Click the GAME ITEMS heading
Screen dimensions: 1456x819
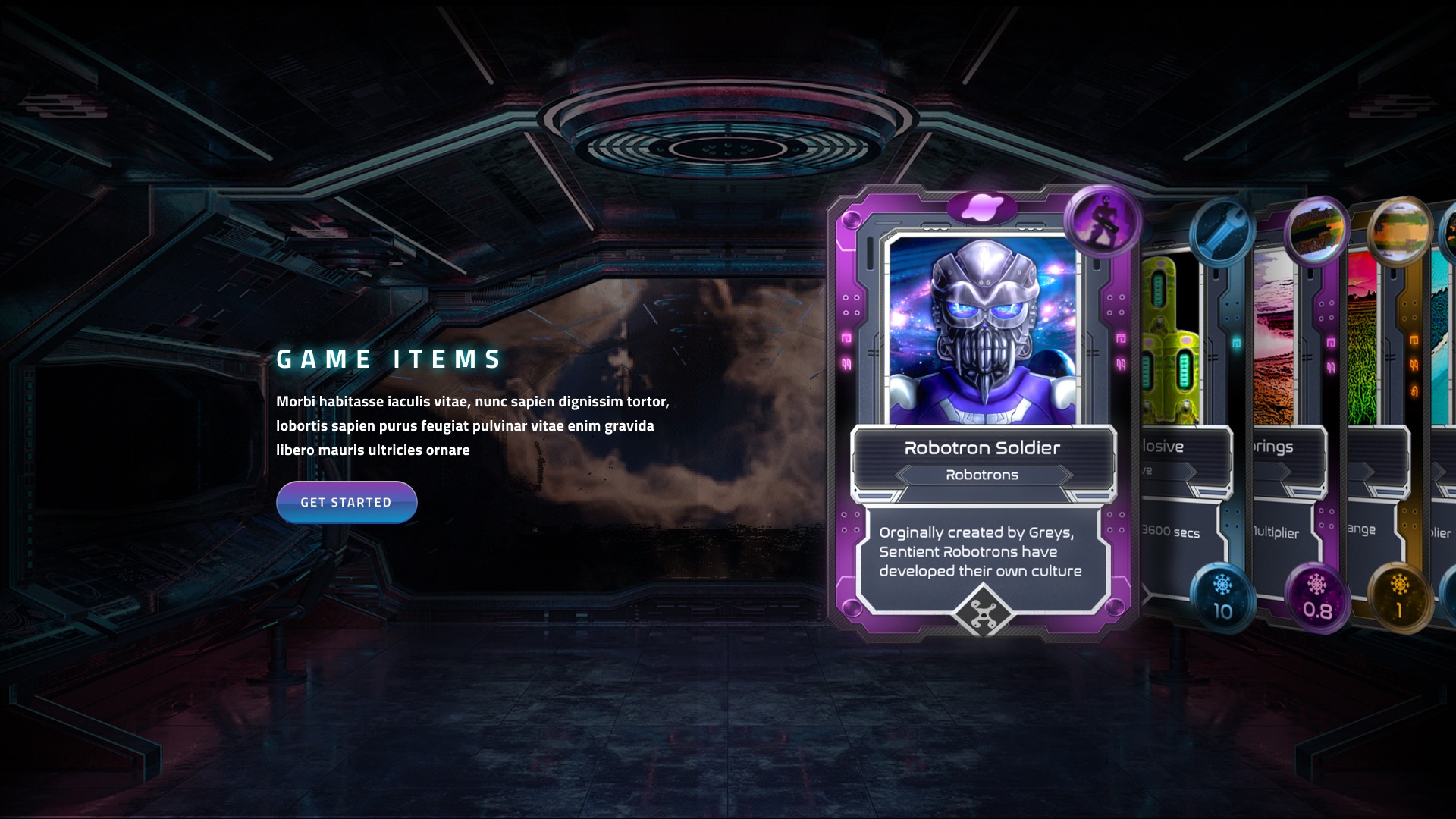[x=388, y=359]
